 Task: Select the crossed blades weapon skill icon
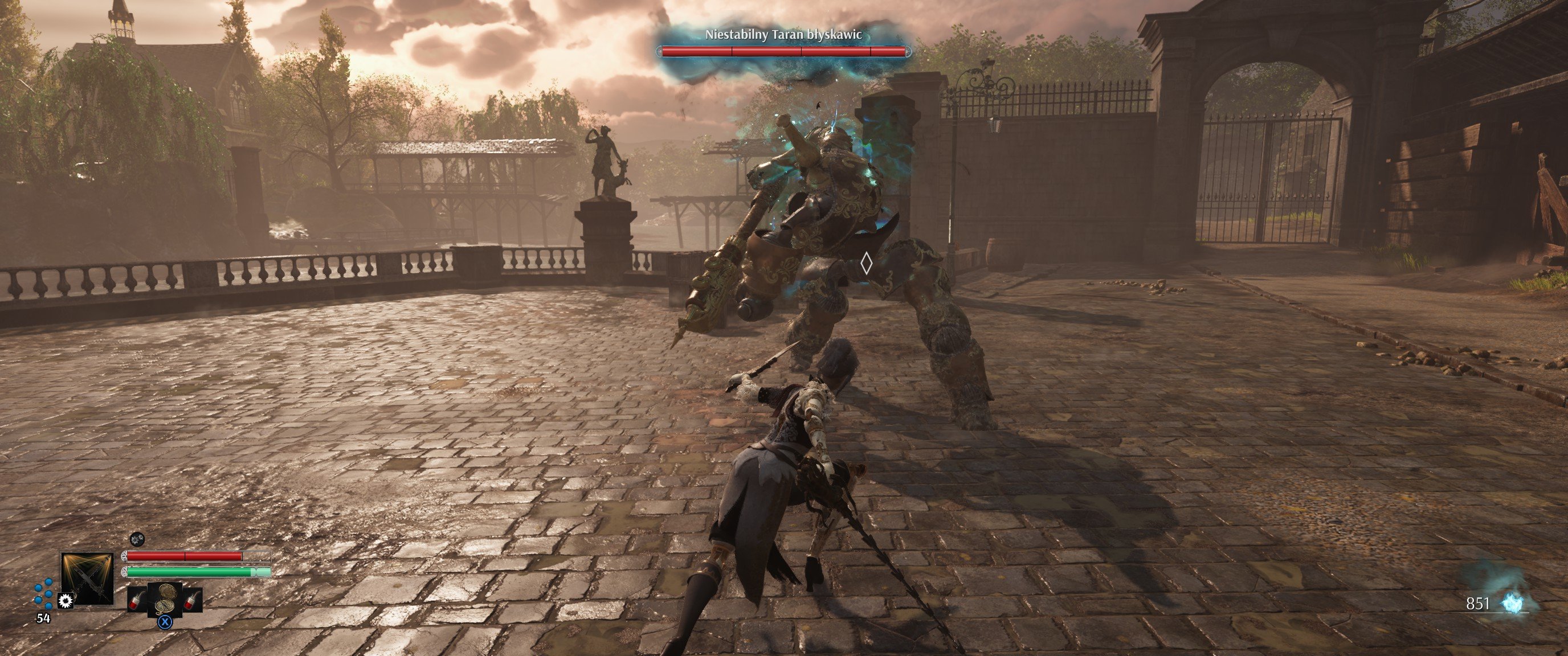87,578
